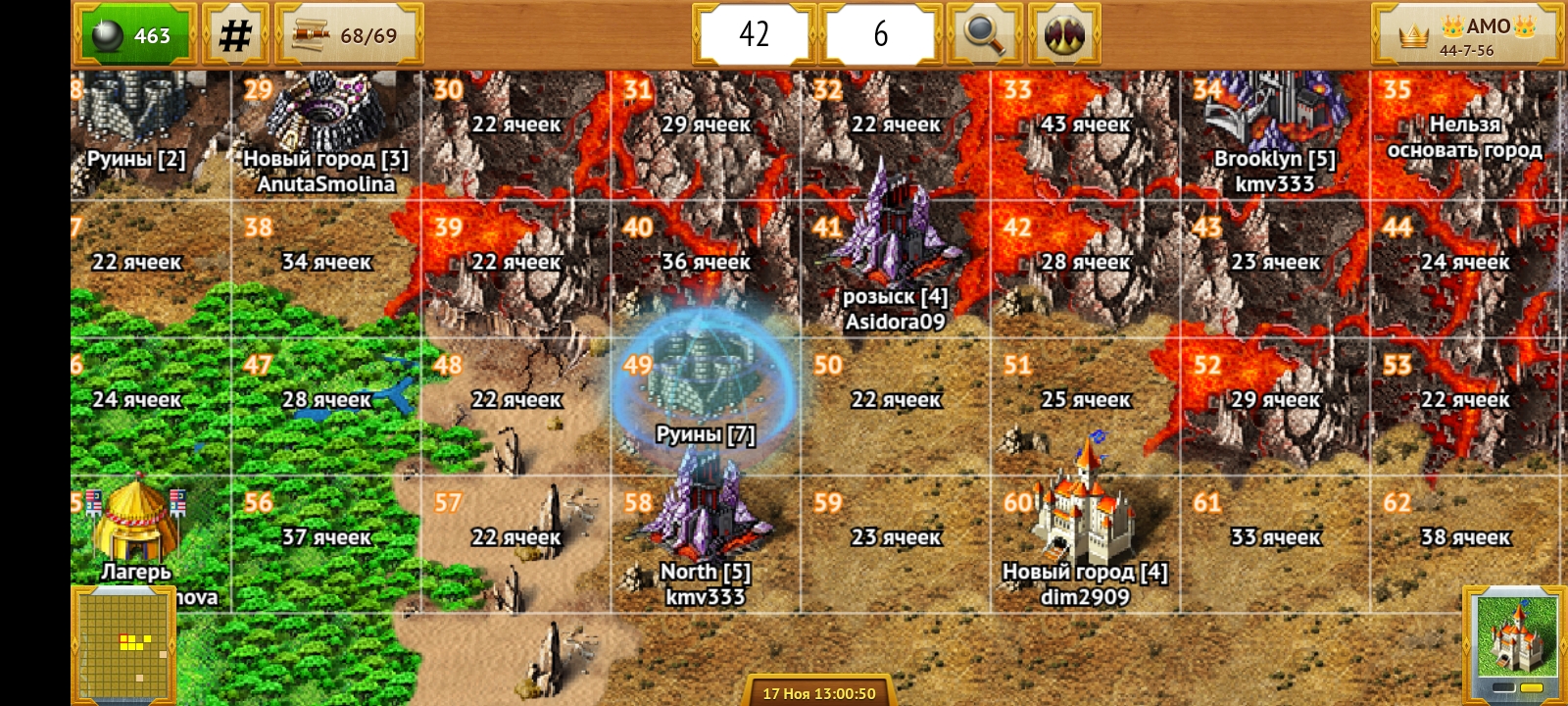Open the dark winged emblem button

click(x=1064, y=34)
